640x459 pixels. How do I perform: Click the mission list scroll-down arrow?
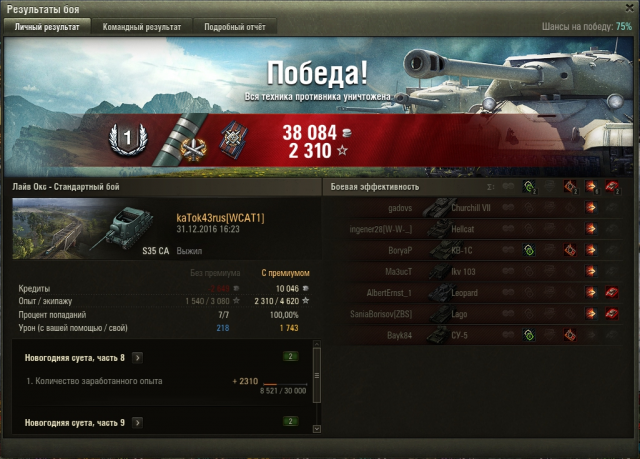(x=317, y=429)
